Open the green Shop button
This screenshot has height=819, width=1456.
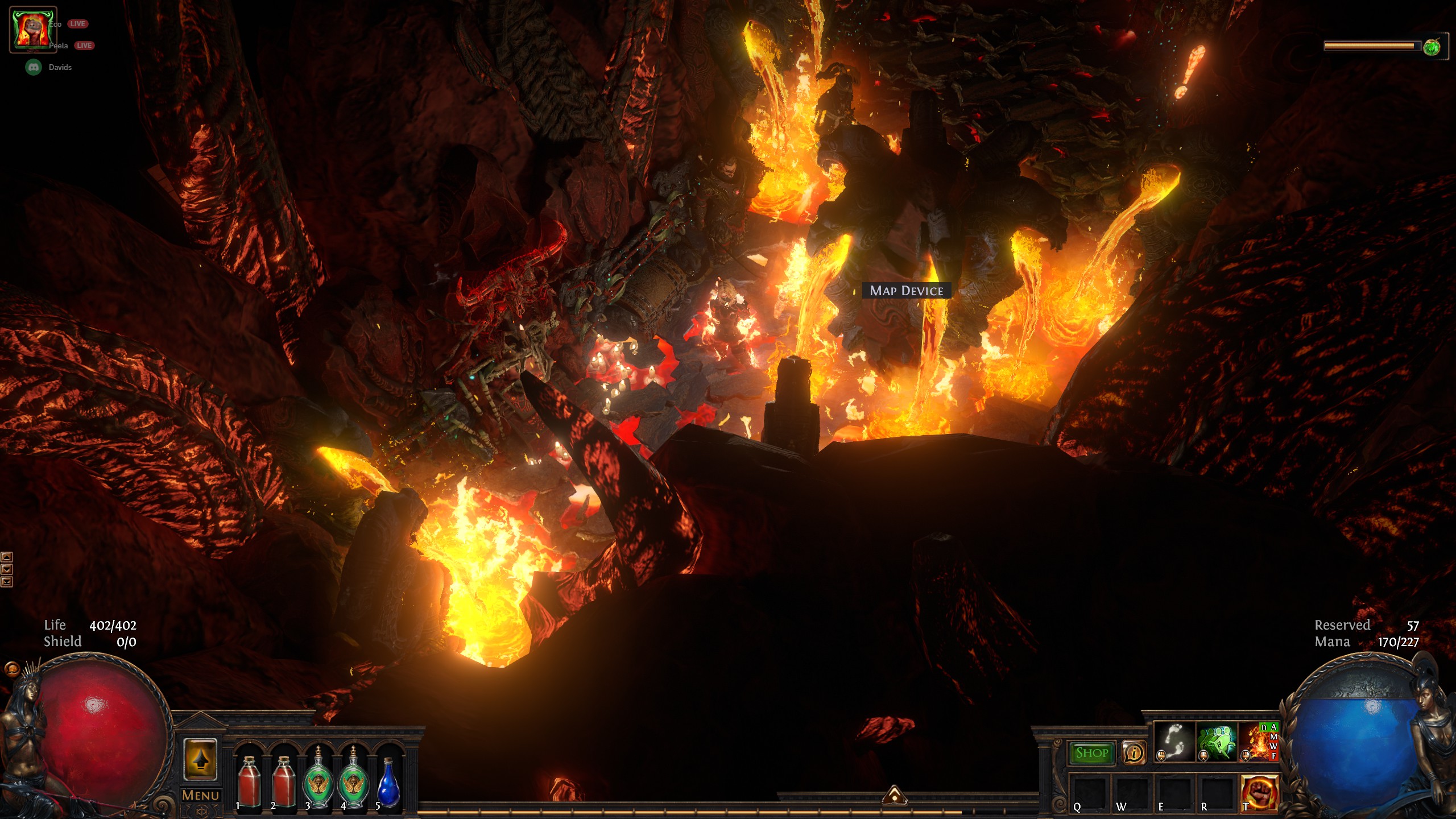coord(1091,753)
